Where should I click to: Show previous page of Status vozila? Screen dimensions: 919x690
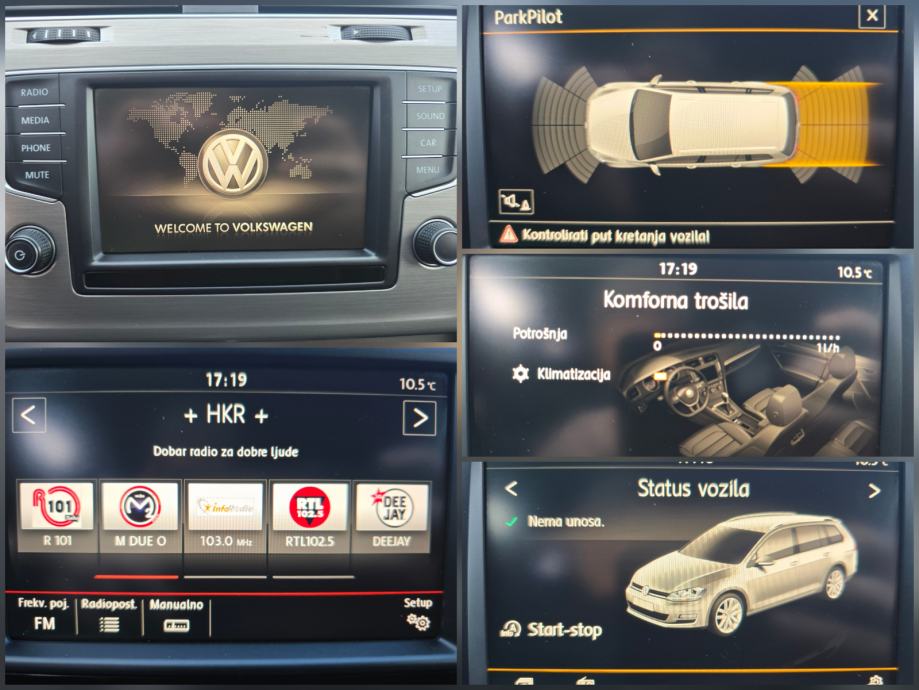[511, 489]
